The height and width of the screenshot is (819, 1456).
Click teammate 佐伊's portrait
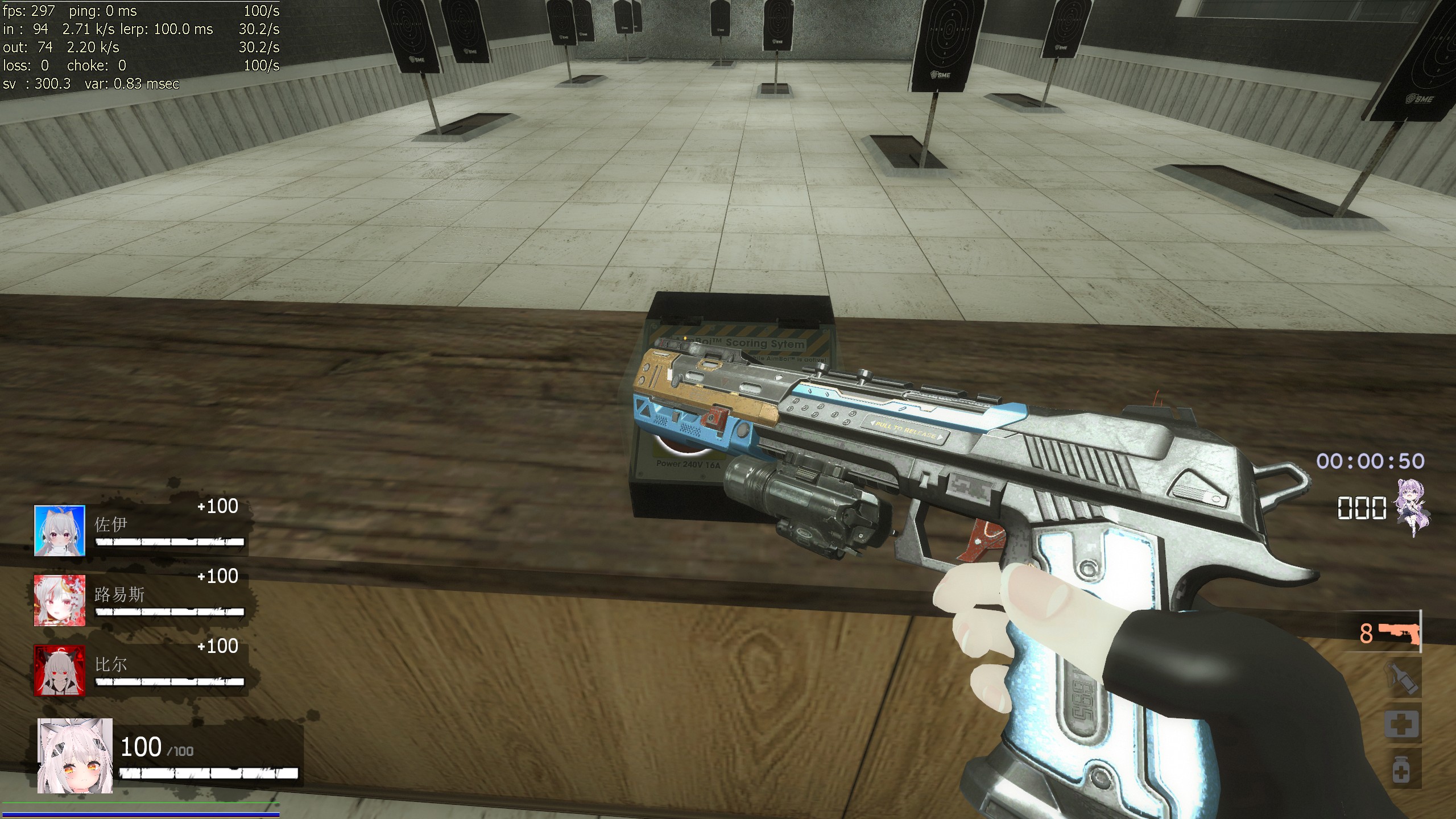(60, 530)
